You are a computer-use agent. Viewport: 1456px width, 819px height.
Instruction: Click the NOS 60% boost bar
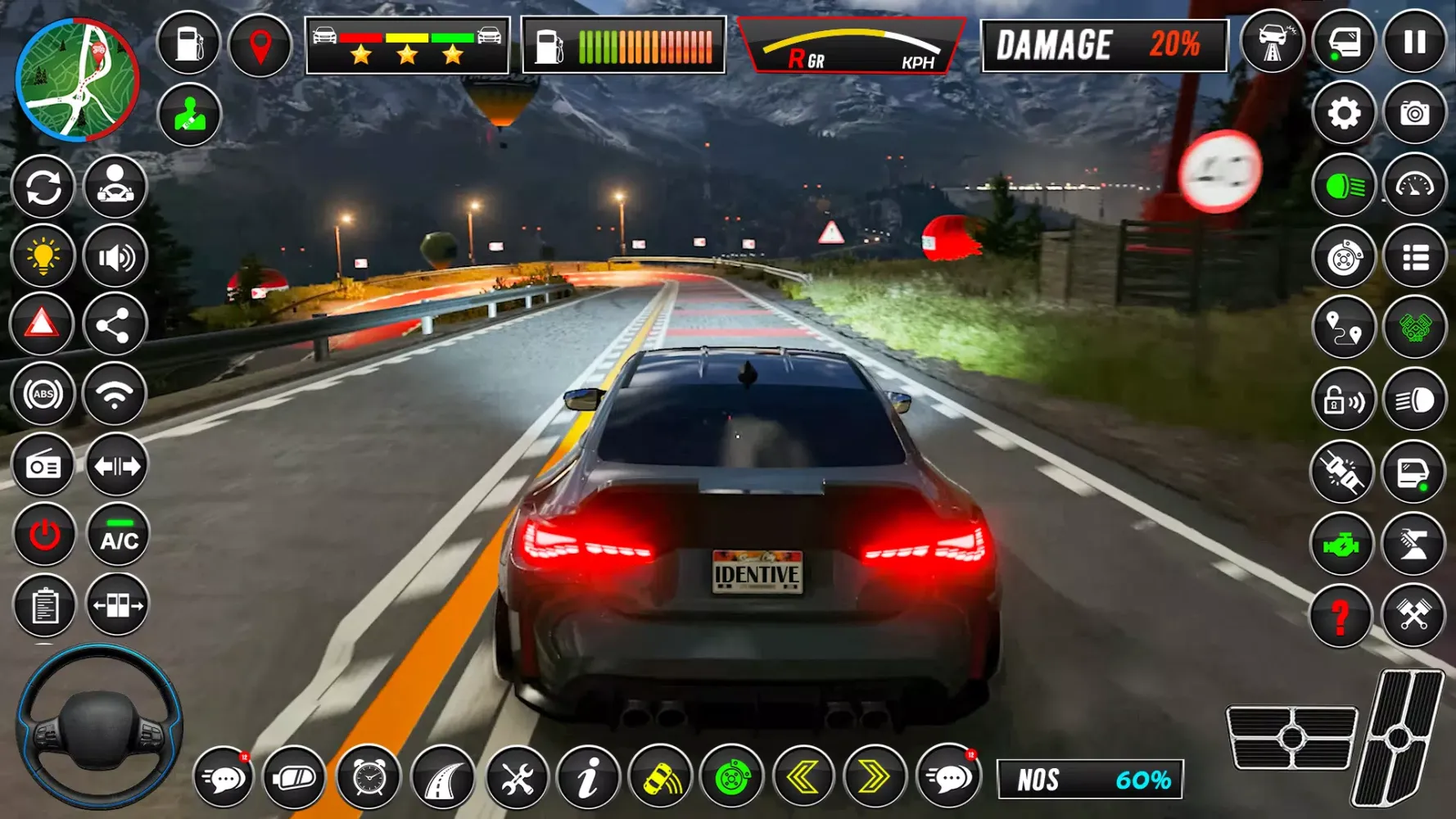point(1089,778)
